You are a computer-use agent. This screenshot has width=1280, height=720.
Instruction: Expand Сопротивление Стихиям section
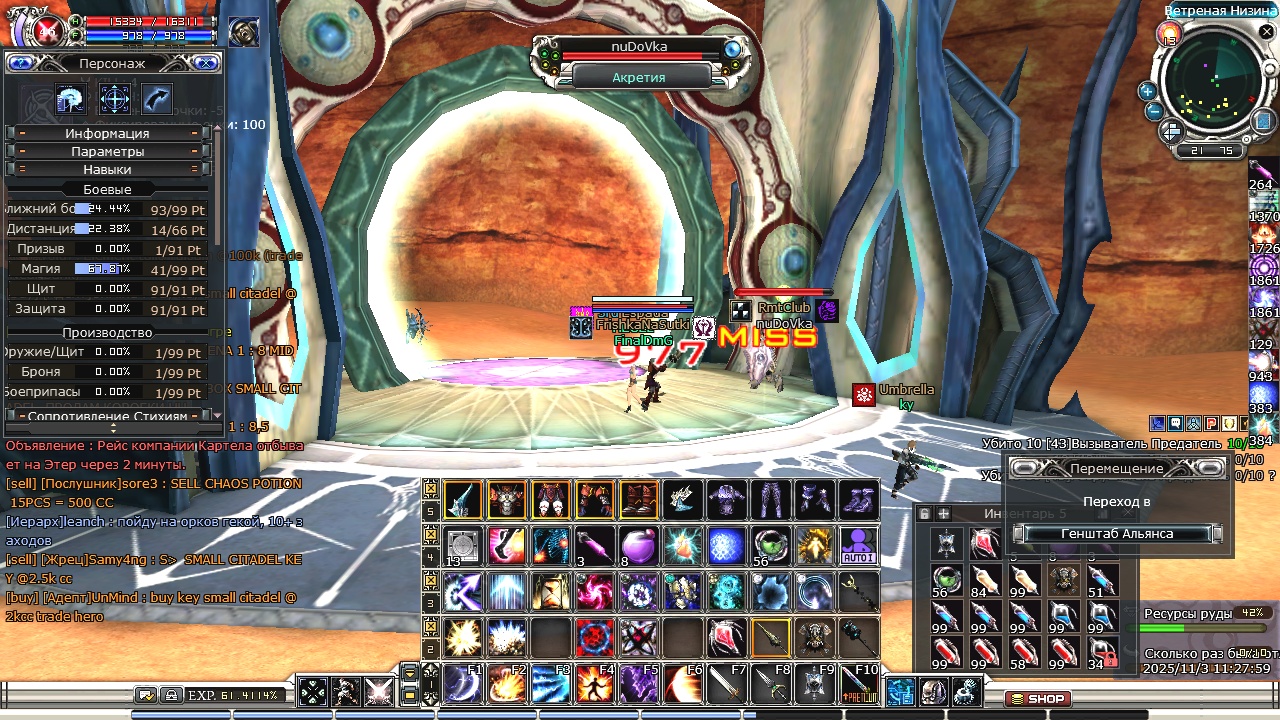(x=108, y=416)
